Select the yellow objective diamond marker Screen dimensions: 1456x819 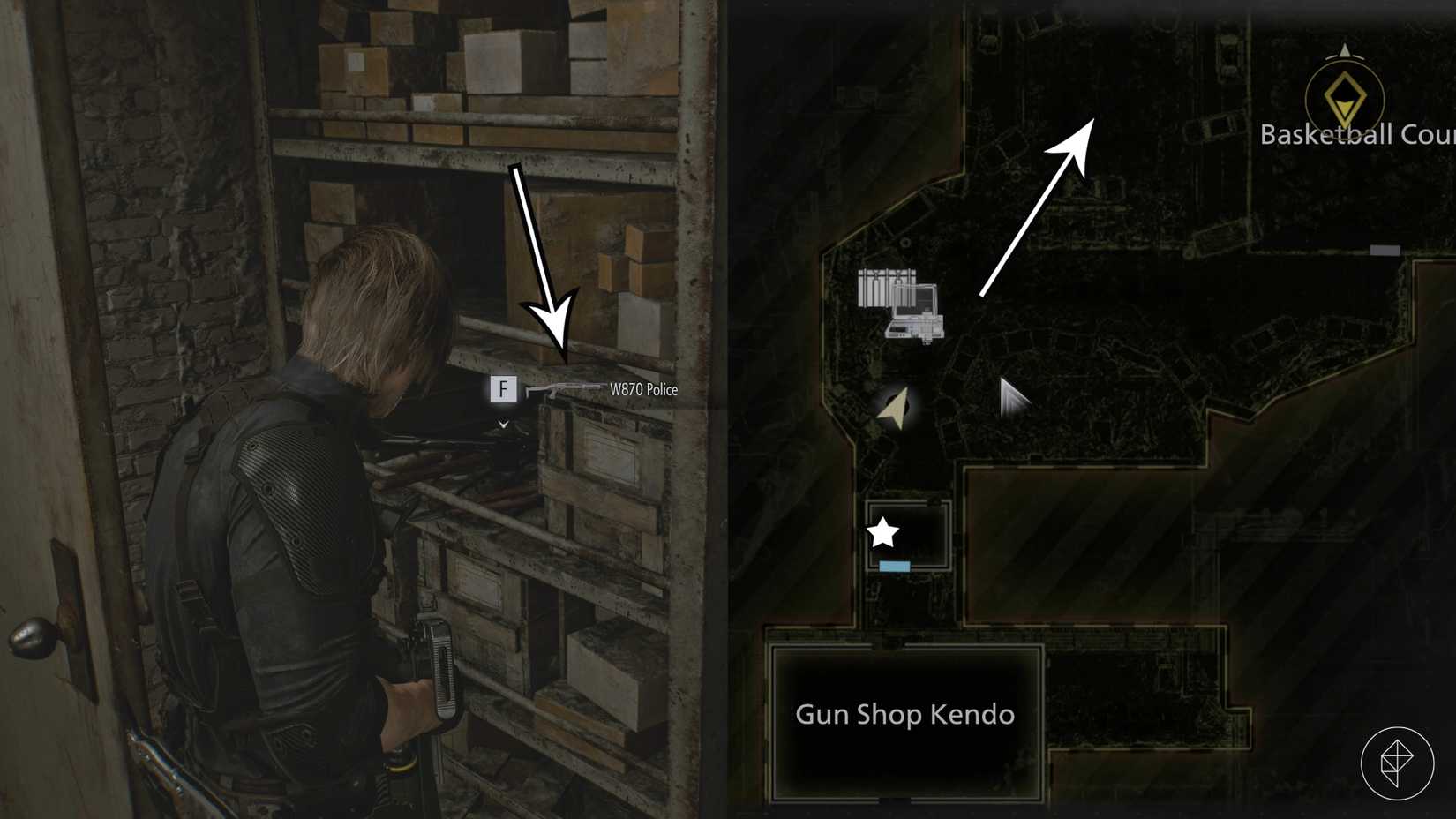pos(1344,97)
